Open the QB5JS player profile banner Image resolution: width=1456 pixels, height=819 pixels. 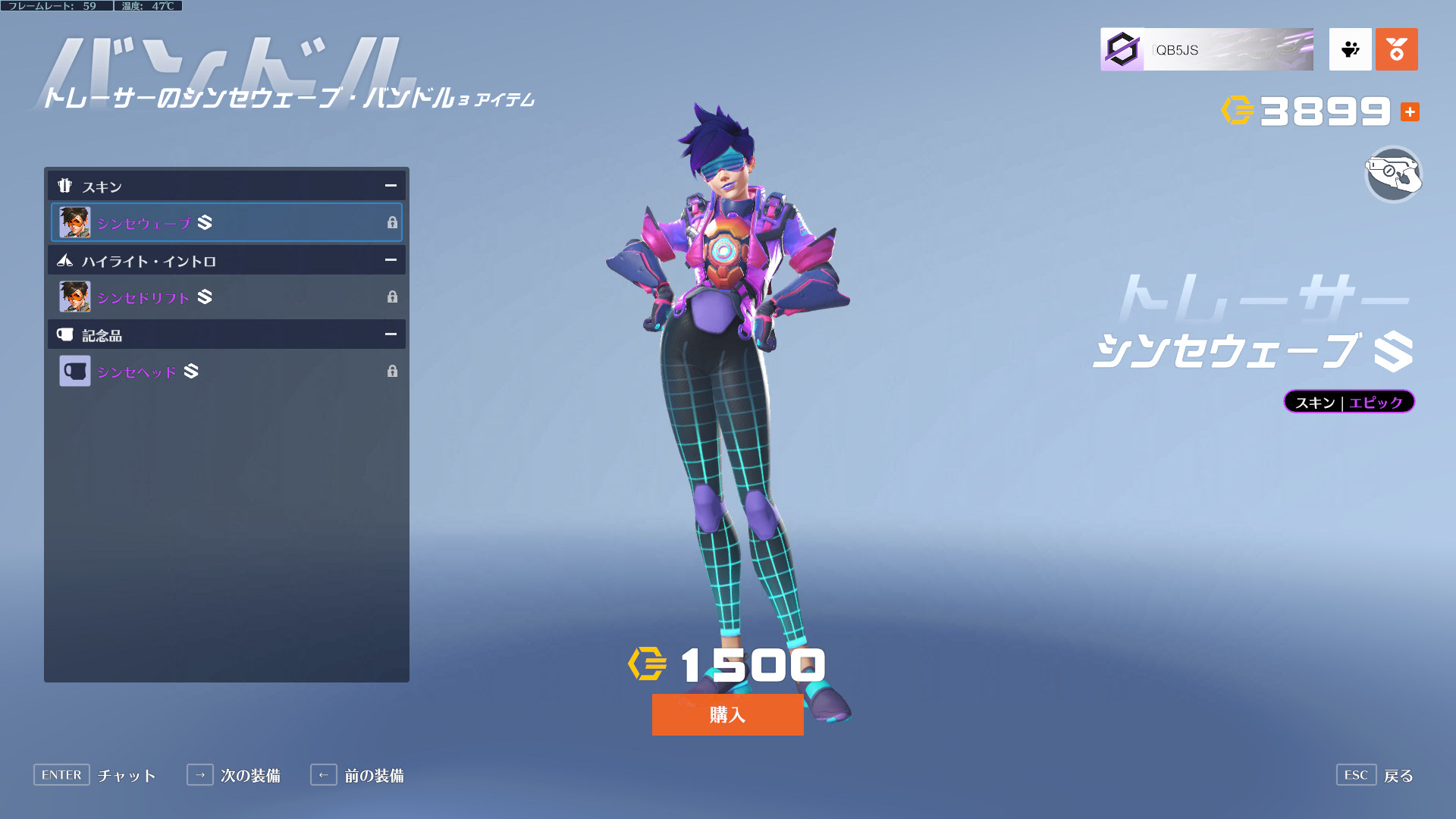(1207, 50)
